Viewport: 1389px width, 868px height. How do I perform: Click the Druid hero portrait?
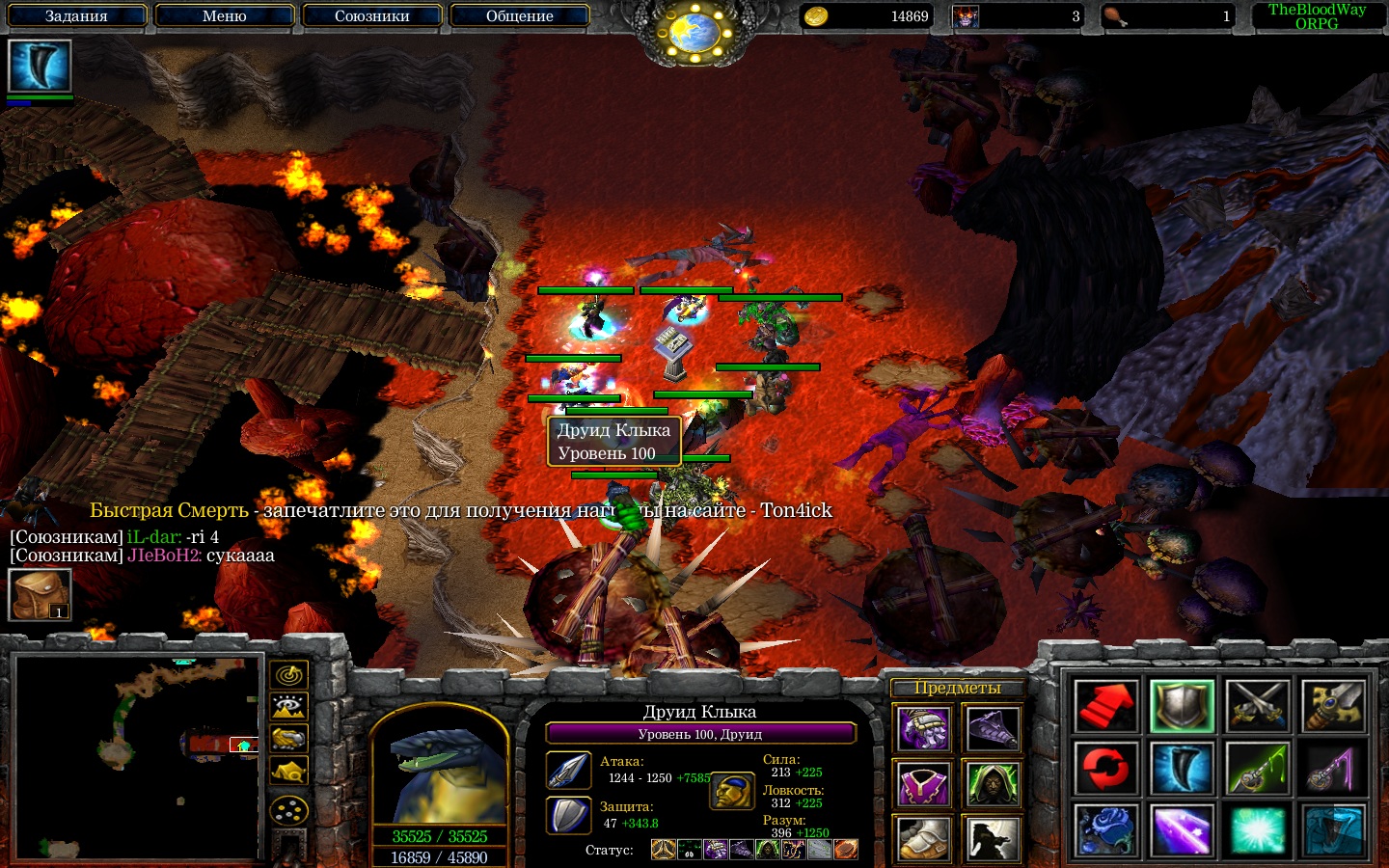click(440, 767)
